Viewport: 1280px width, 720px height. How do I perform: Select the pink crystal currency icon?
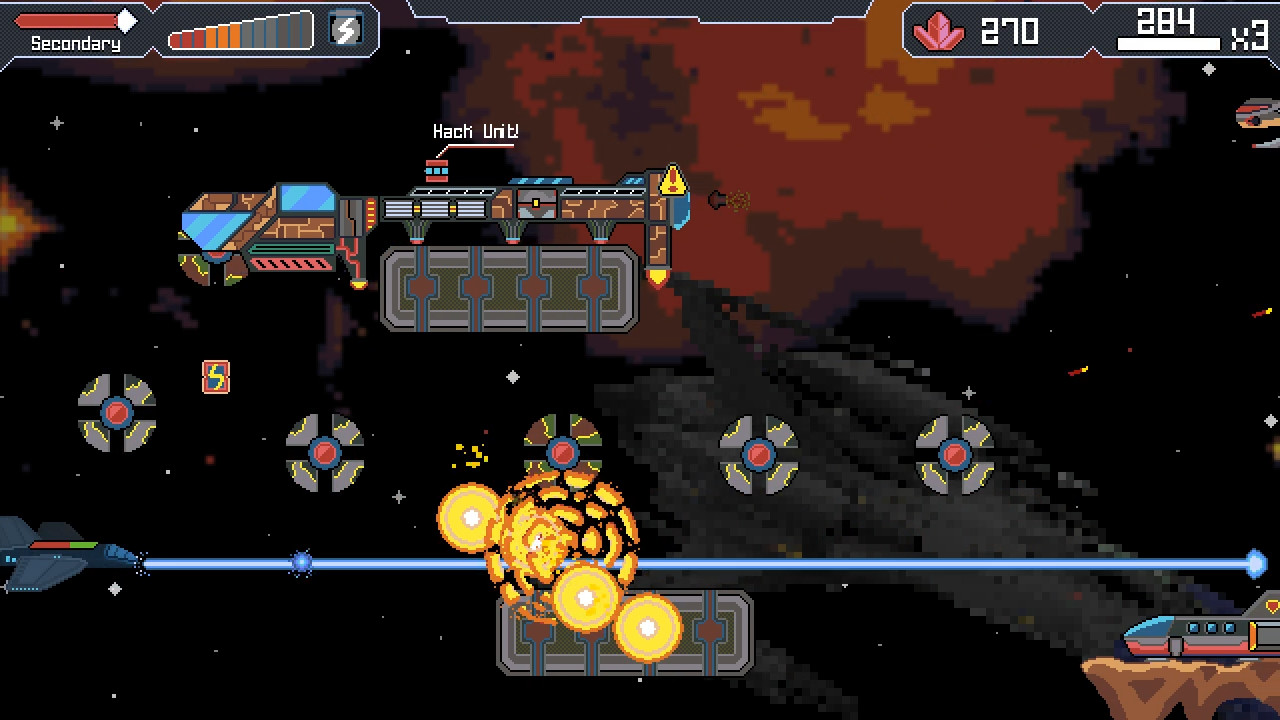[x=937, y=31]
